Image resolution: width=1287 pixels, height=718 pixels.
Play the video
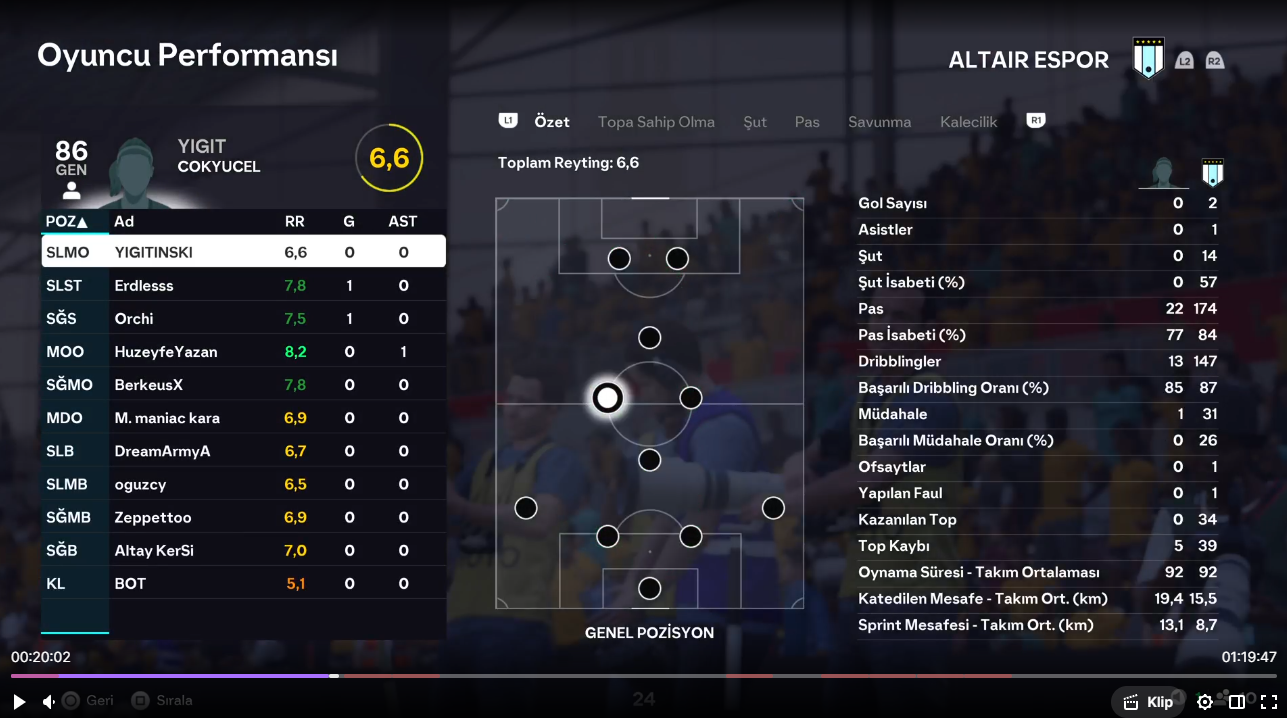click(19, 702)
